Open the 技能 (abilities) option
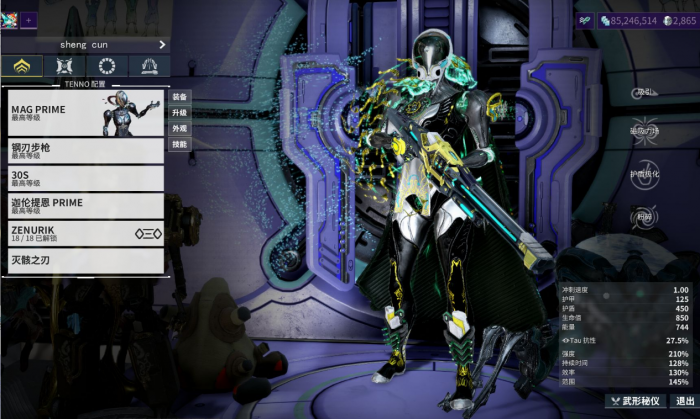The height and width of the screenshot is (419, 700). pyautogui.click(x=179, y=144)
